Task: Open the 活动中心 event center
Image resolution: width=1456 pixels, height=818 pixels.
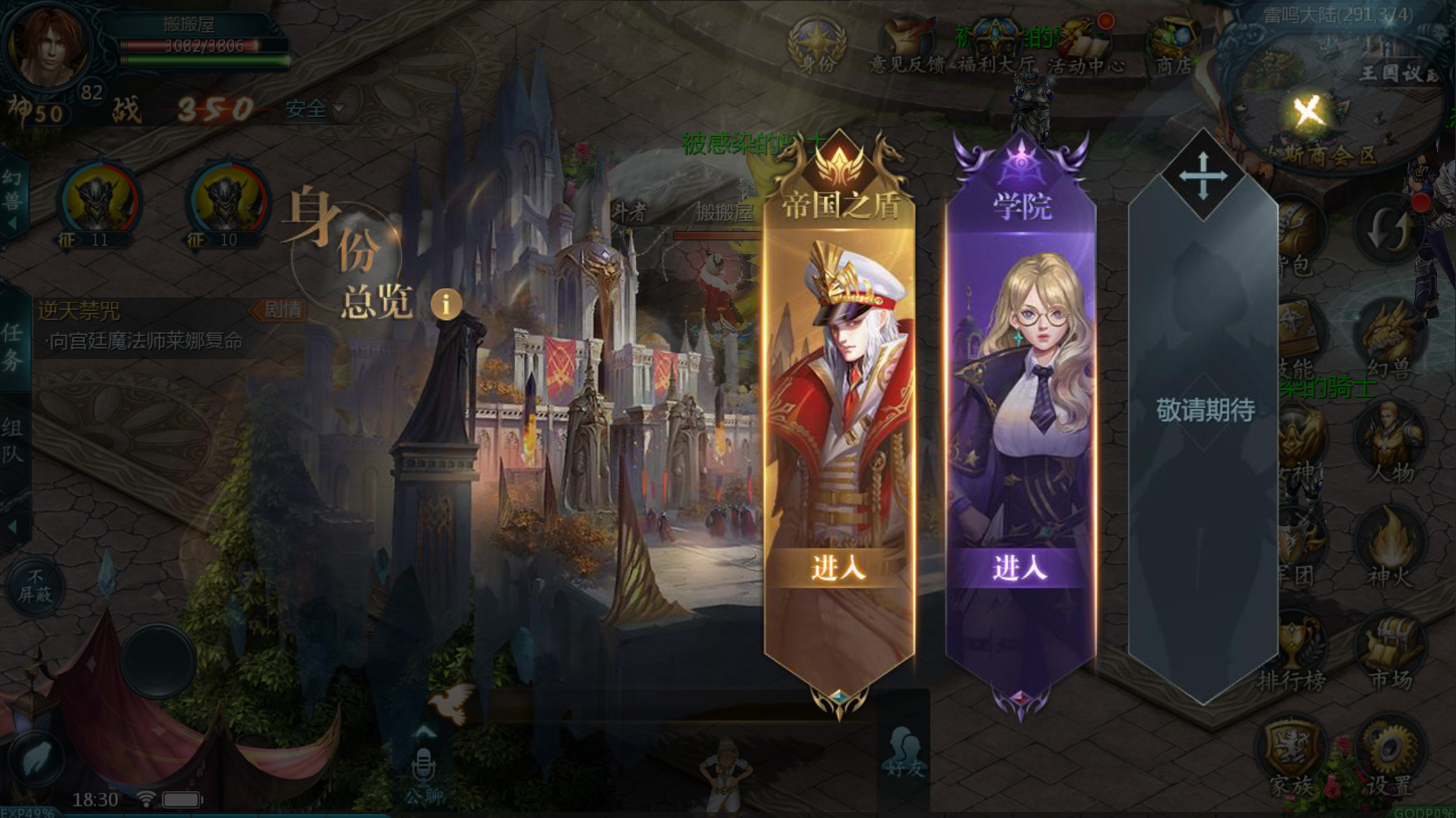Action: 1086,47
